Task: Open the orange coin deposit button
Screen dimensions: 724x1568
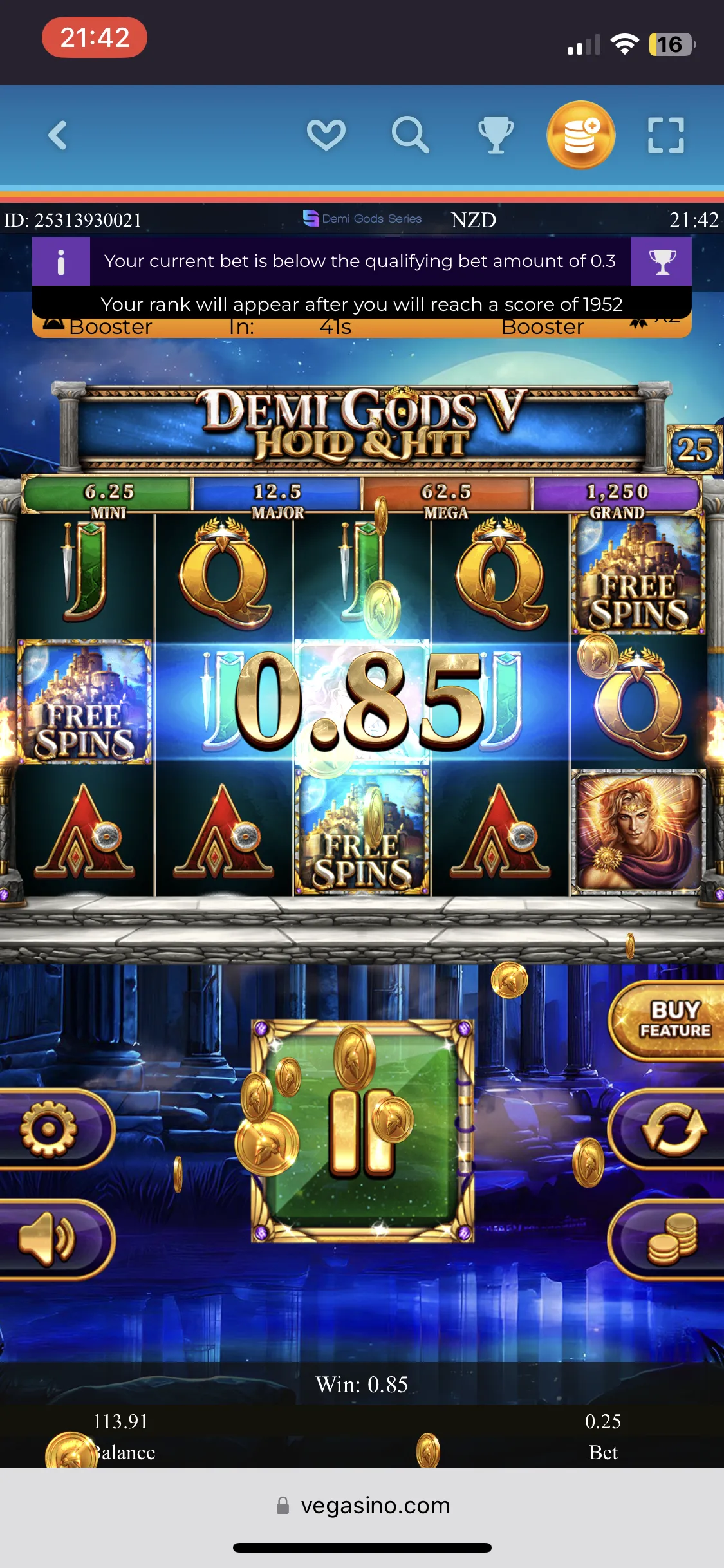Action: pyautogui.click(x=580, y=135)
